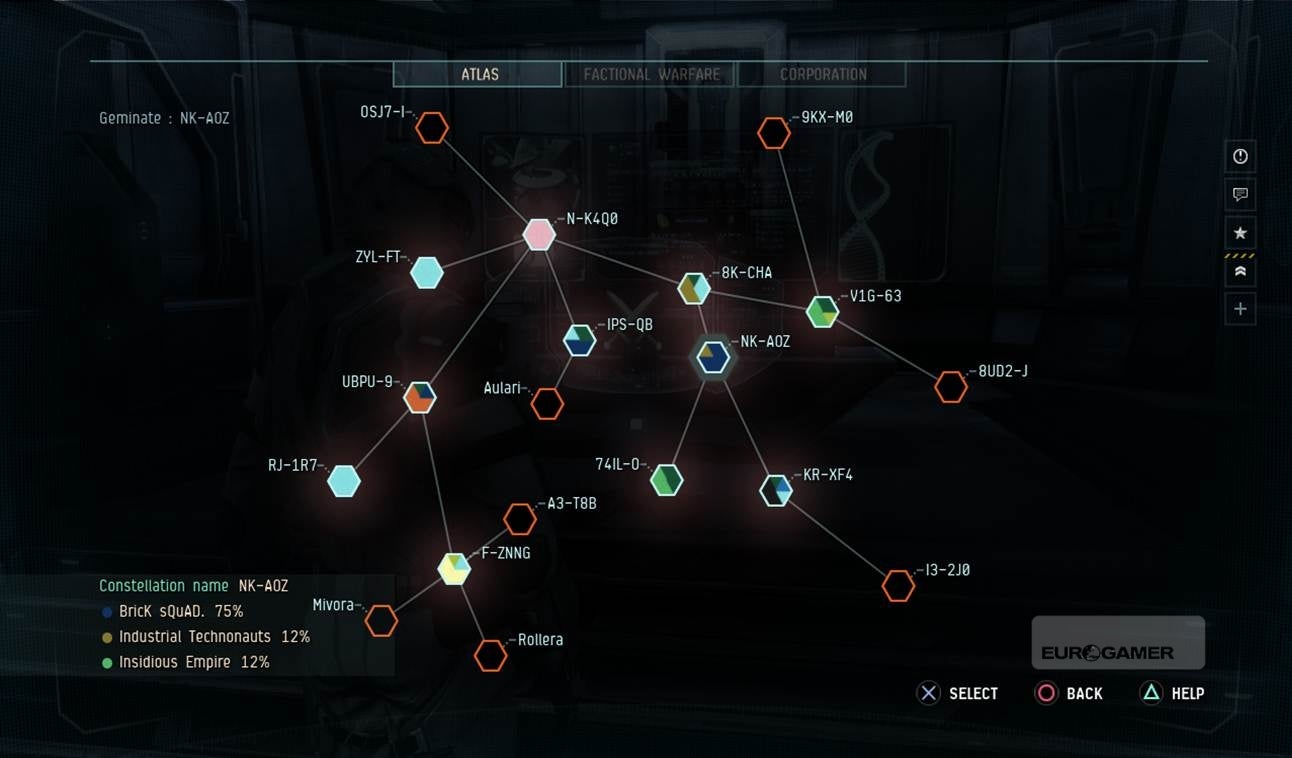Click the plus icon in sidebar

1240,309
